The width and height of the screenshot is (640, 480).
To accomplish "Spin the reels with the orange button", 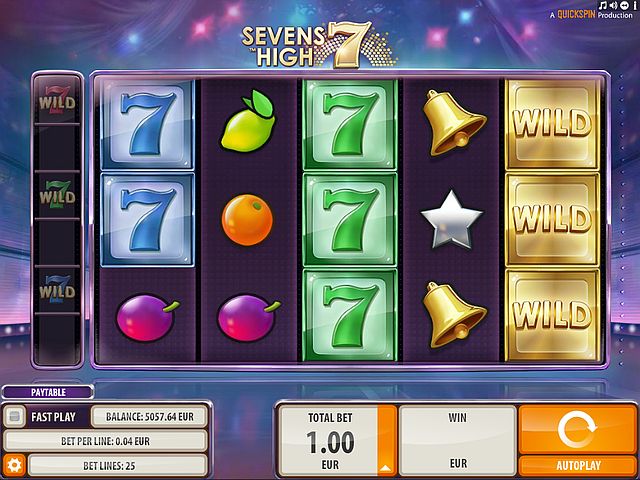I will (578, 431).
